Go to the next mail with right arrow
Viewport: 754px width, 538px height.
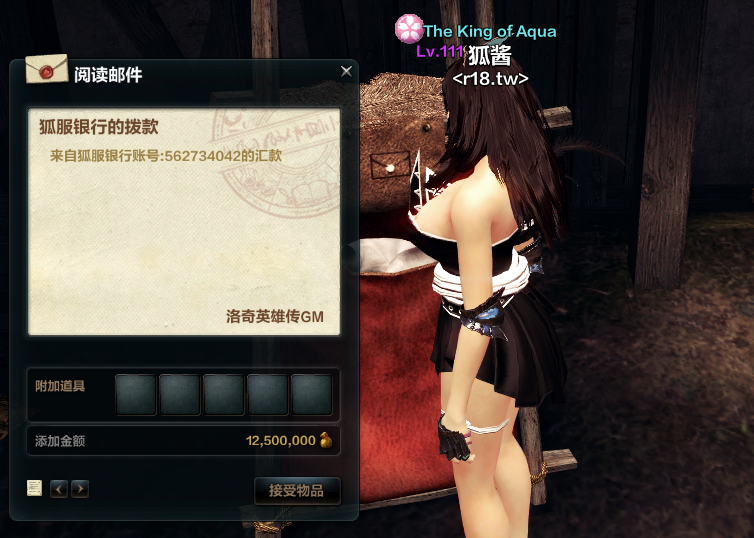point(80,489)
